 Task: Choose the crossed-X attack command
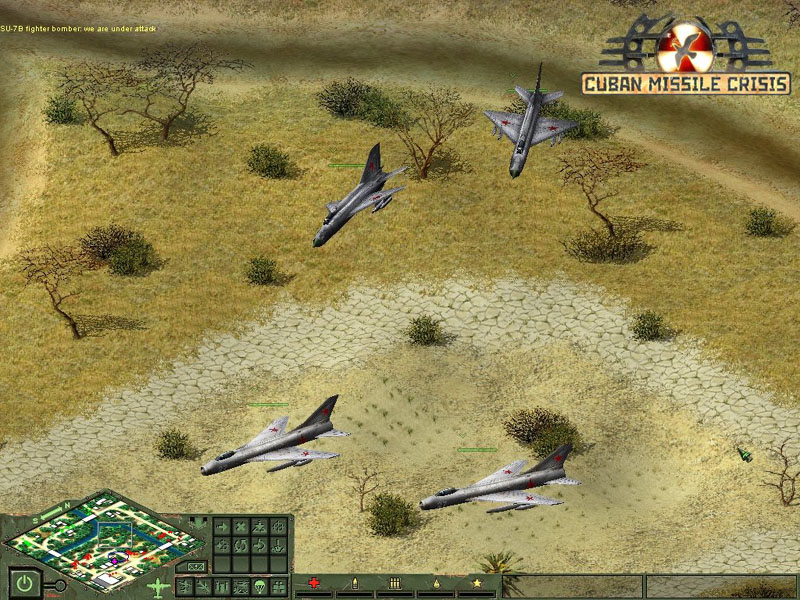click(241, 527)
